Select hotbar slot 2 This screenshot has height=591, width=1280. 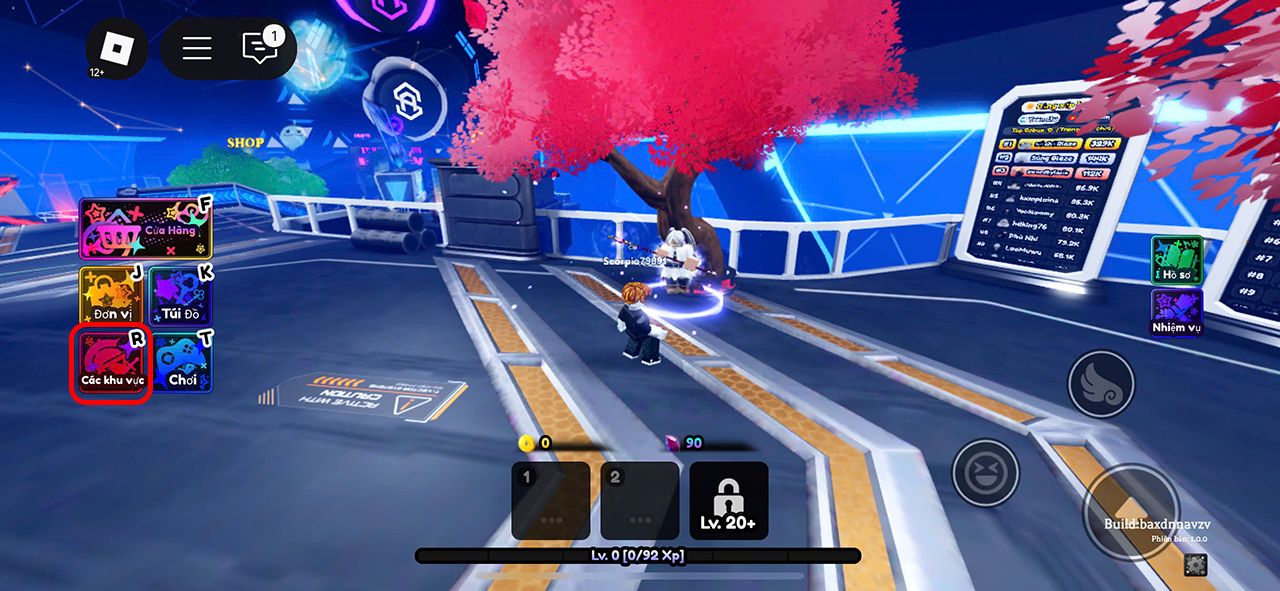click(x=640, y=500)
